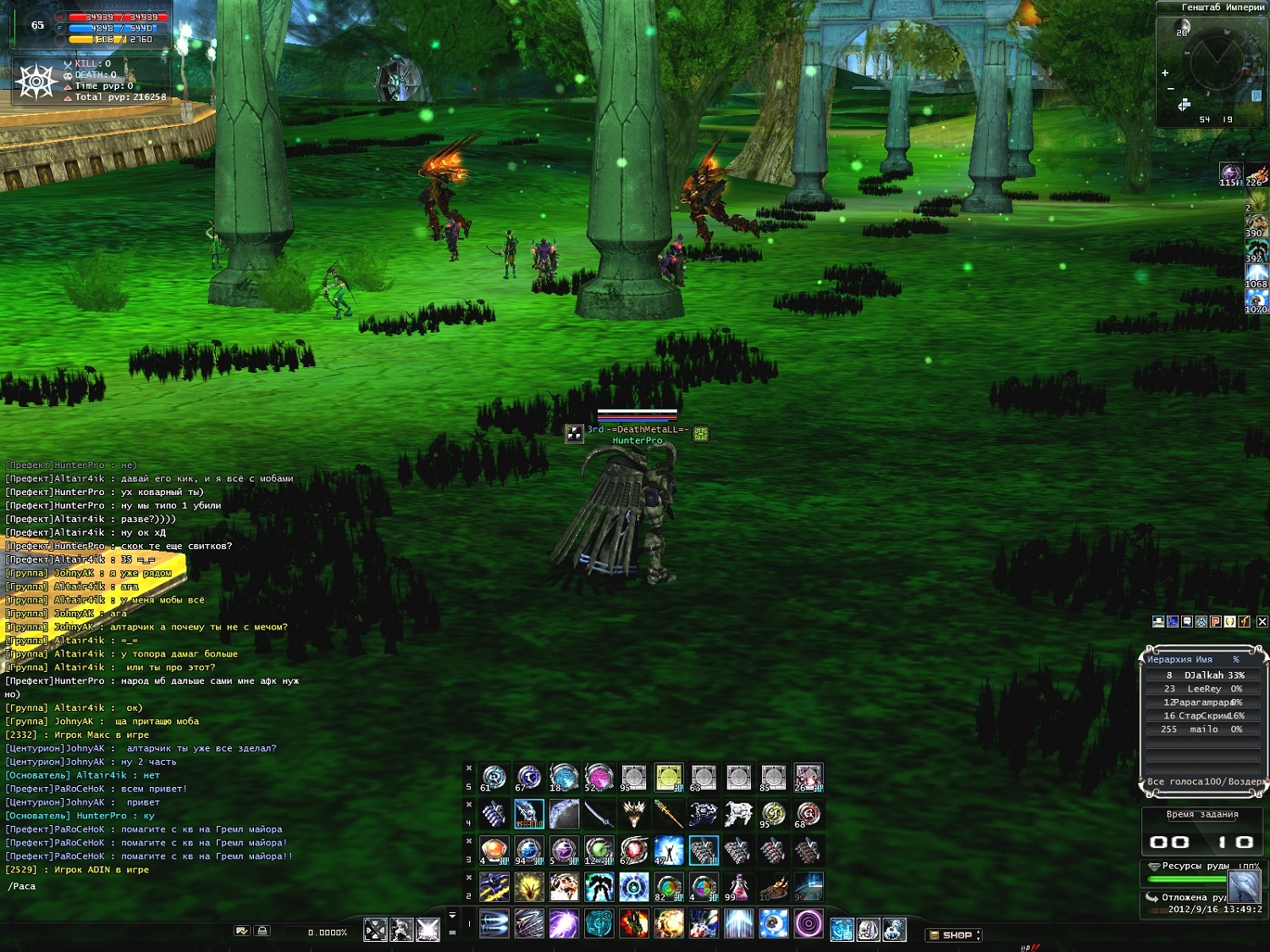The image size is (1270, 952).
Task: Click the circular radar minimap
Action: pos(1216,62)
